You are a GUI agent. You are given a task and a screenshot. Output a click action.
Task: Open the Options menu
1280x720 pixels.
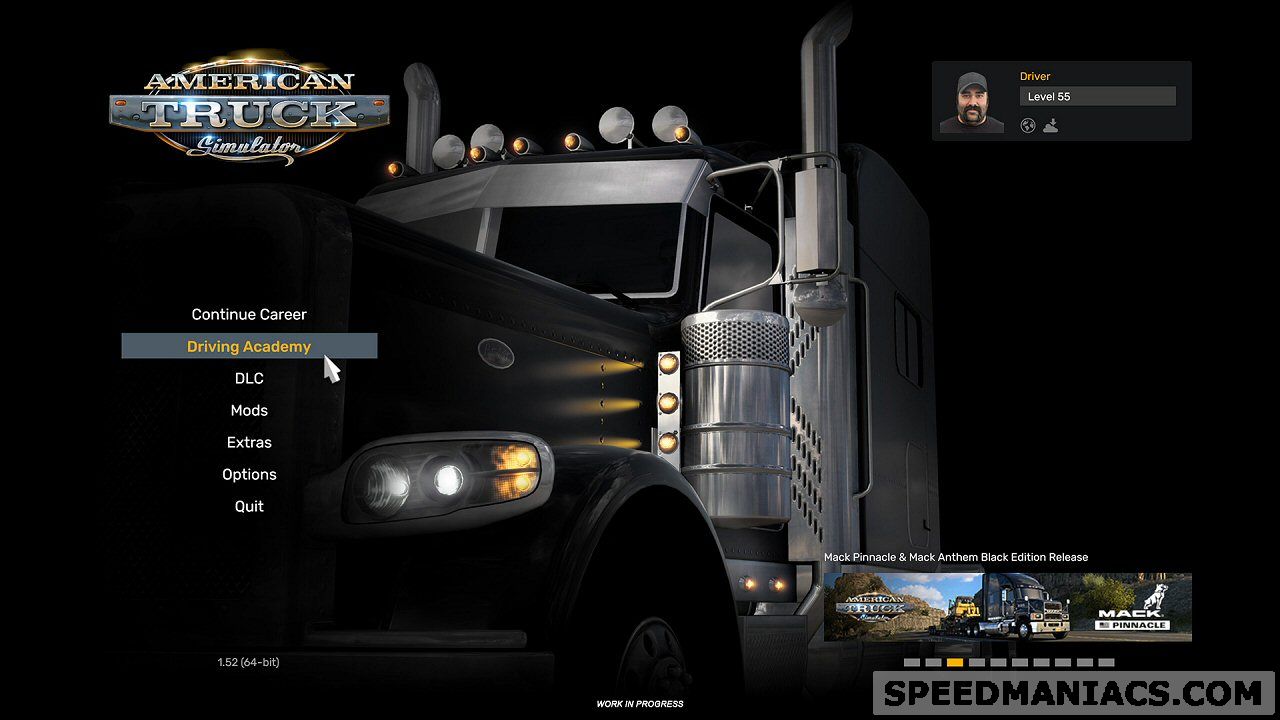[249, 474]
